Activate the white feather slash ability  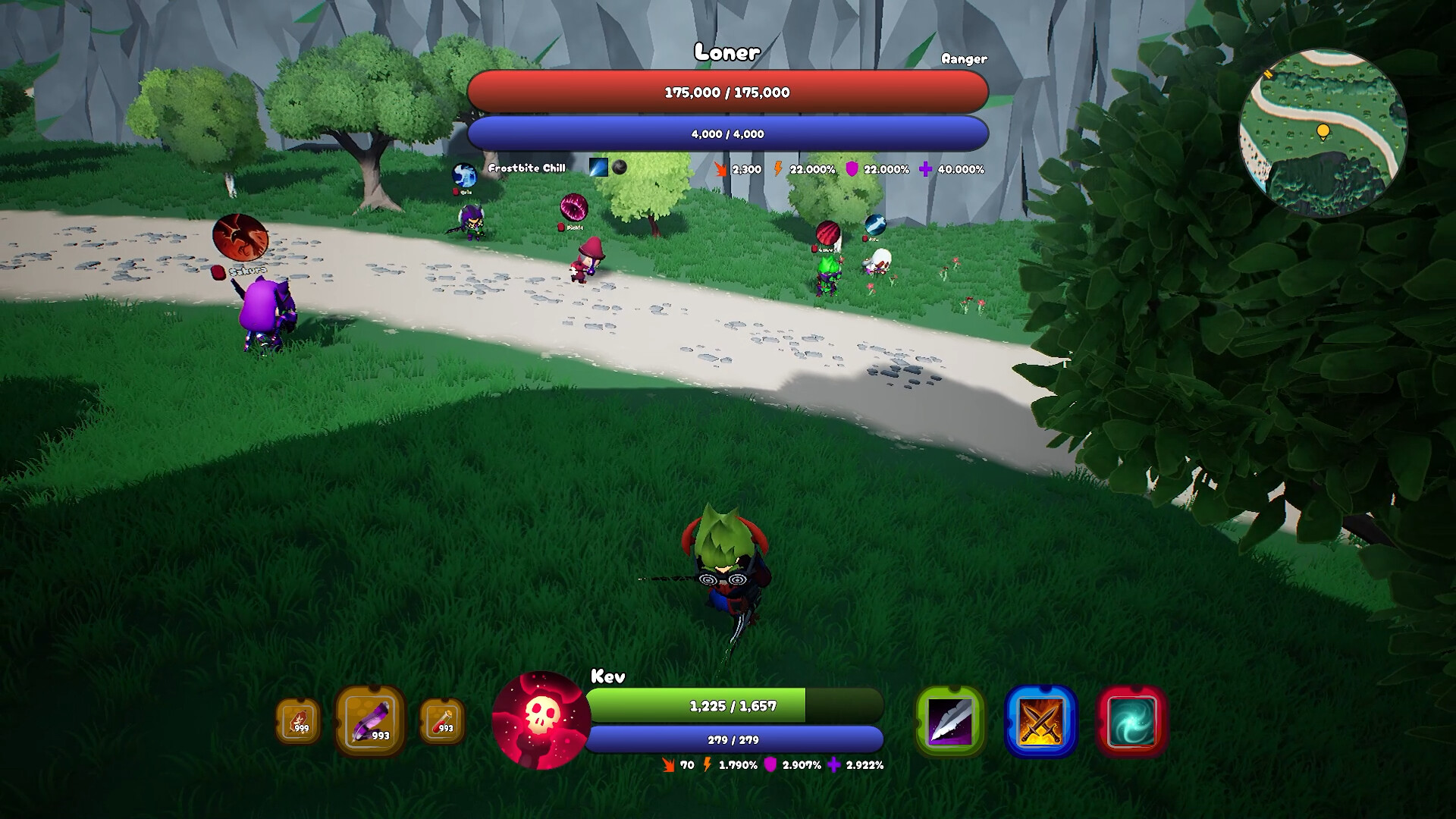[x=950, y=721]
